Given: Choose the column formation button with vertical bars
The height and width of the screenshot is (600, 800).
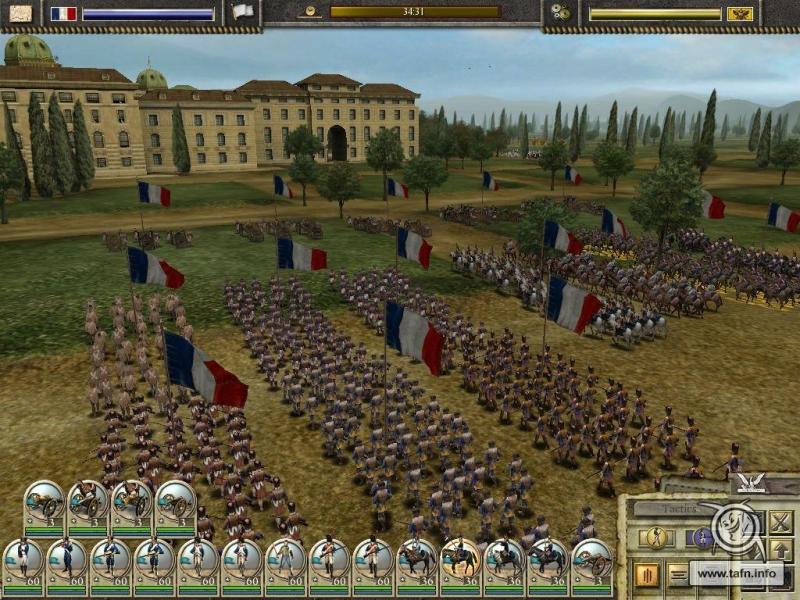Looking at the screenshot, I should 646,575.
